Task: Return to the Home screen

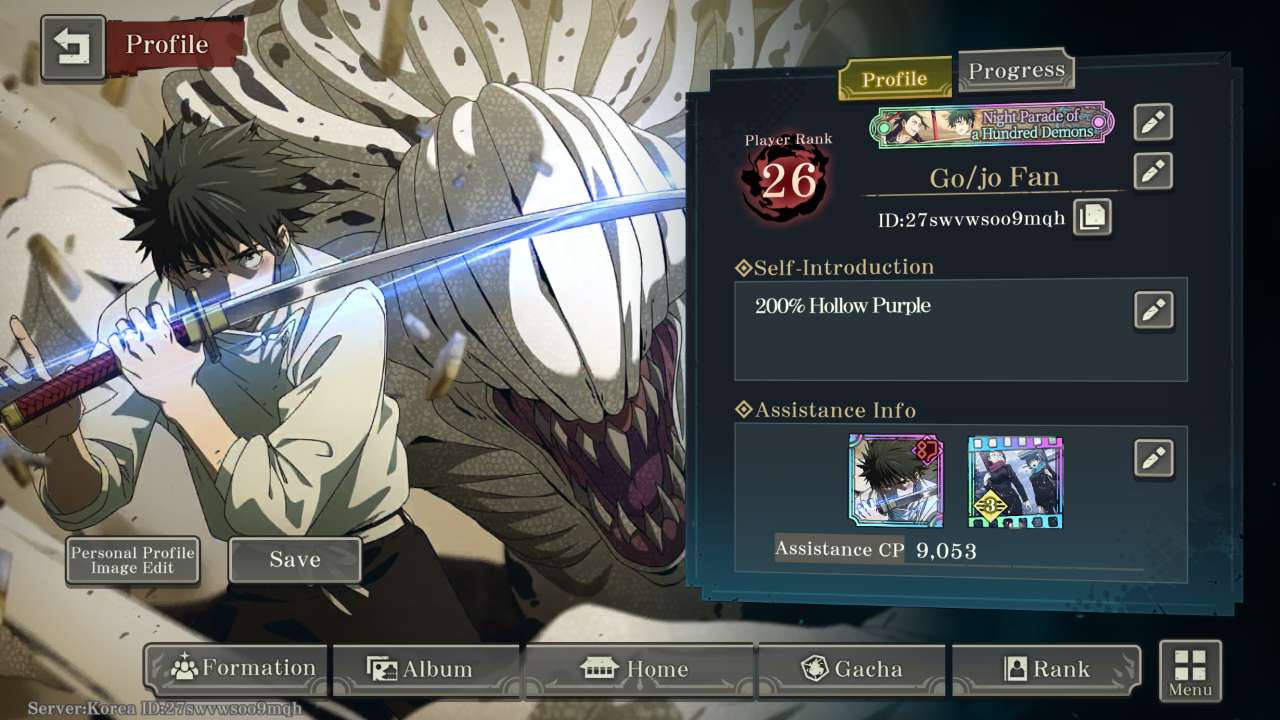Action: click(639, 669)
